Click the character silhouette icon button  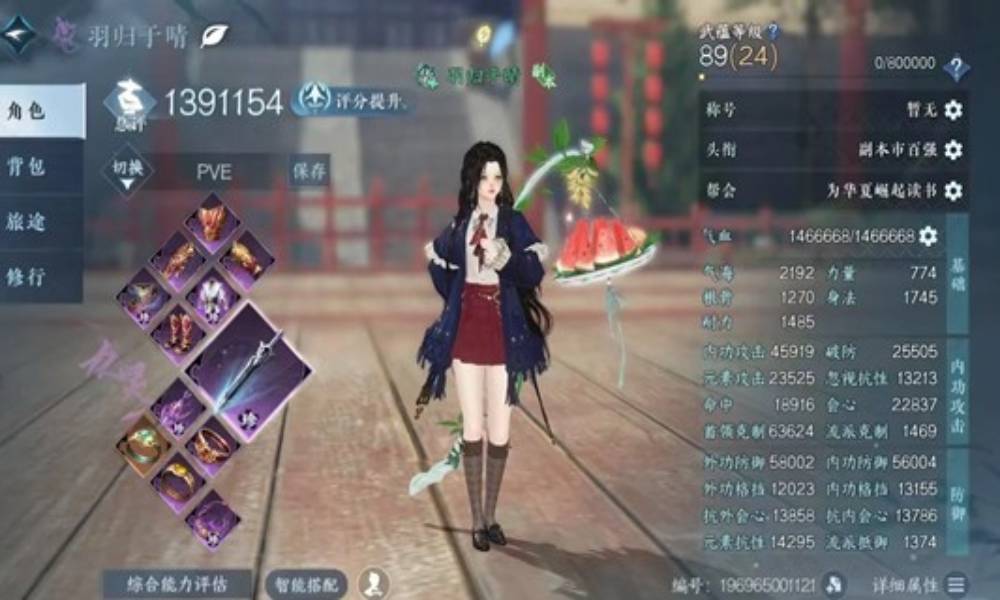pos(375,582)
